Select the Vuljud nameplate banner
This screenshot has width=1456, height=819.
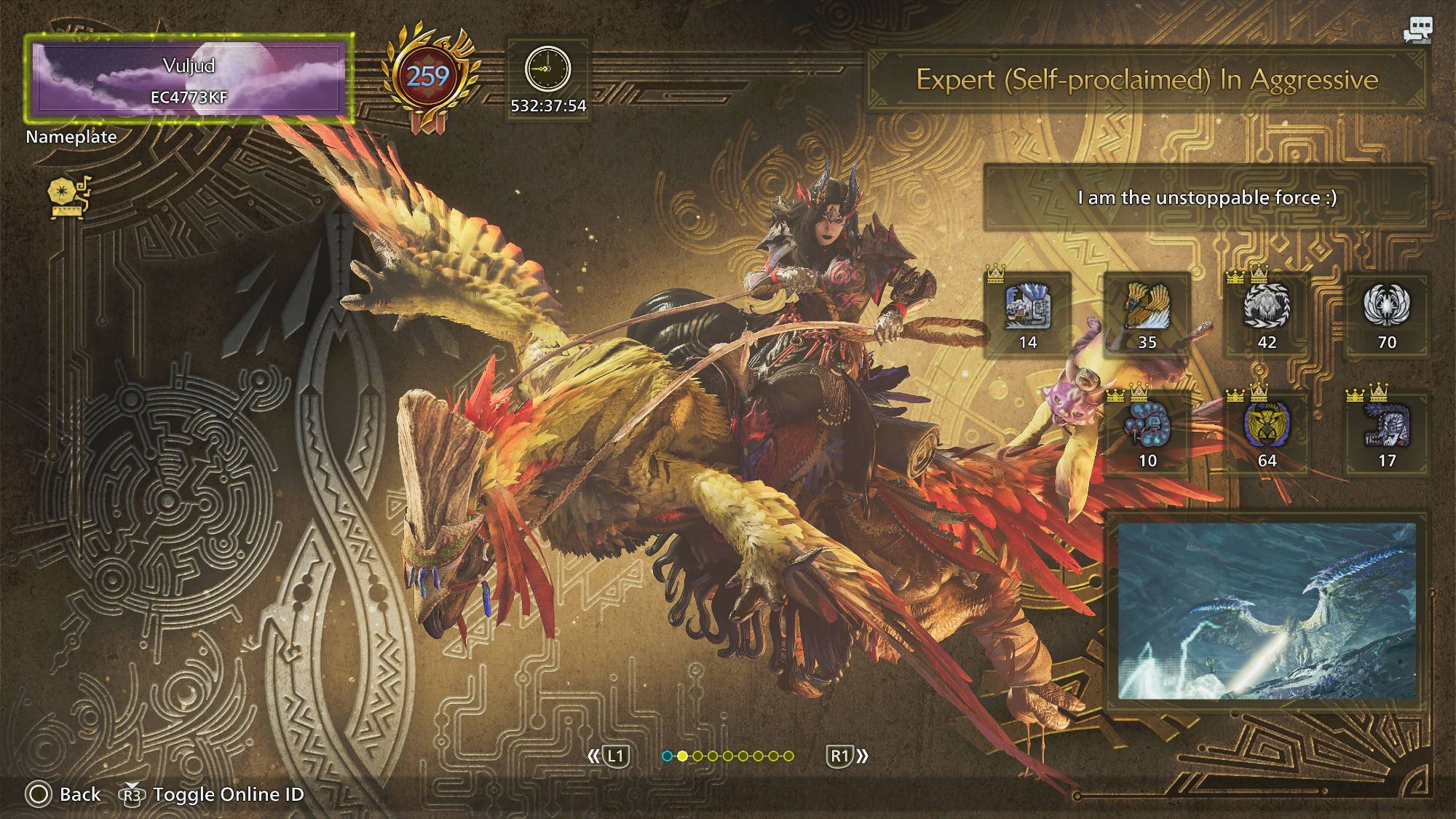[x=189, y=79]
